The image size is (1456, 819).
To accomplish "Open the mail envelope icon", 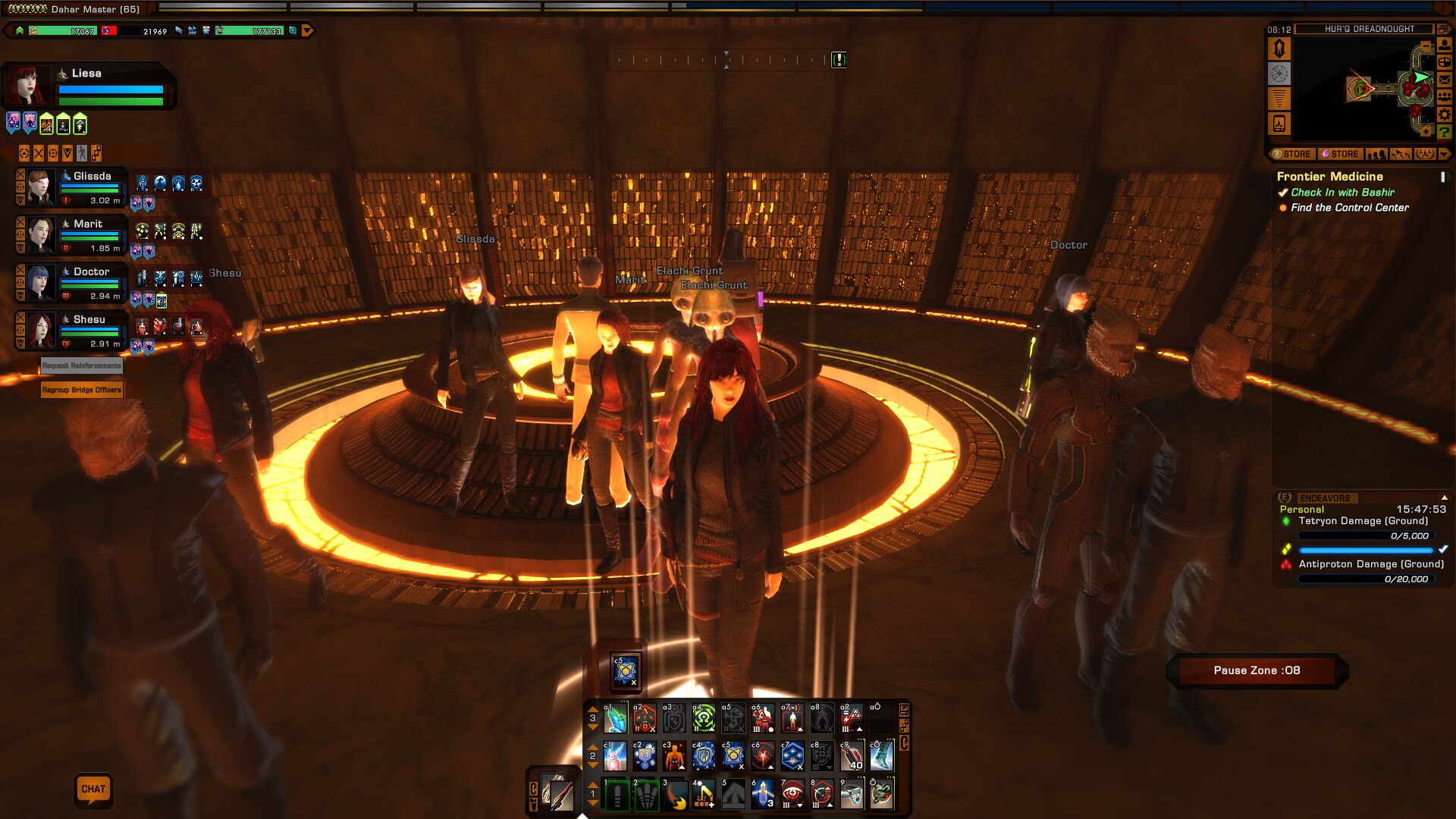I will click(1445, 80).
